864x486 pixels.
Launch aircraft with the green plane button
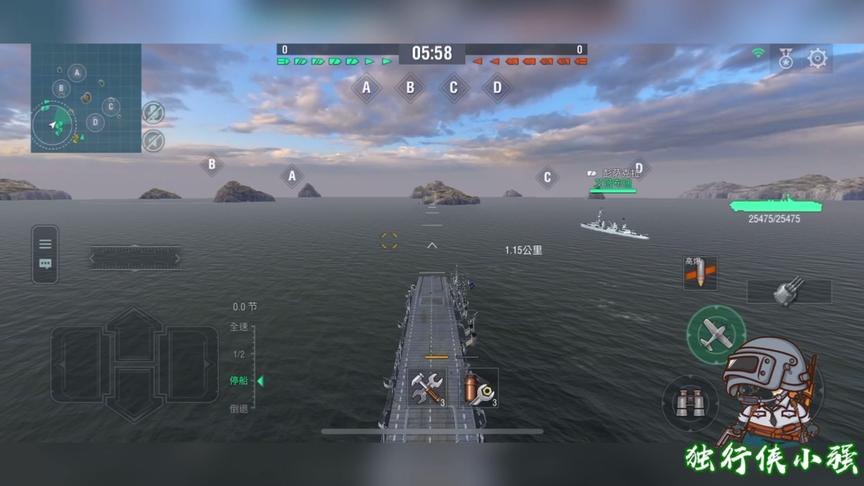click(716, 335)
